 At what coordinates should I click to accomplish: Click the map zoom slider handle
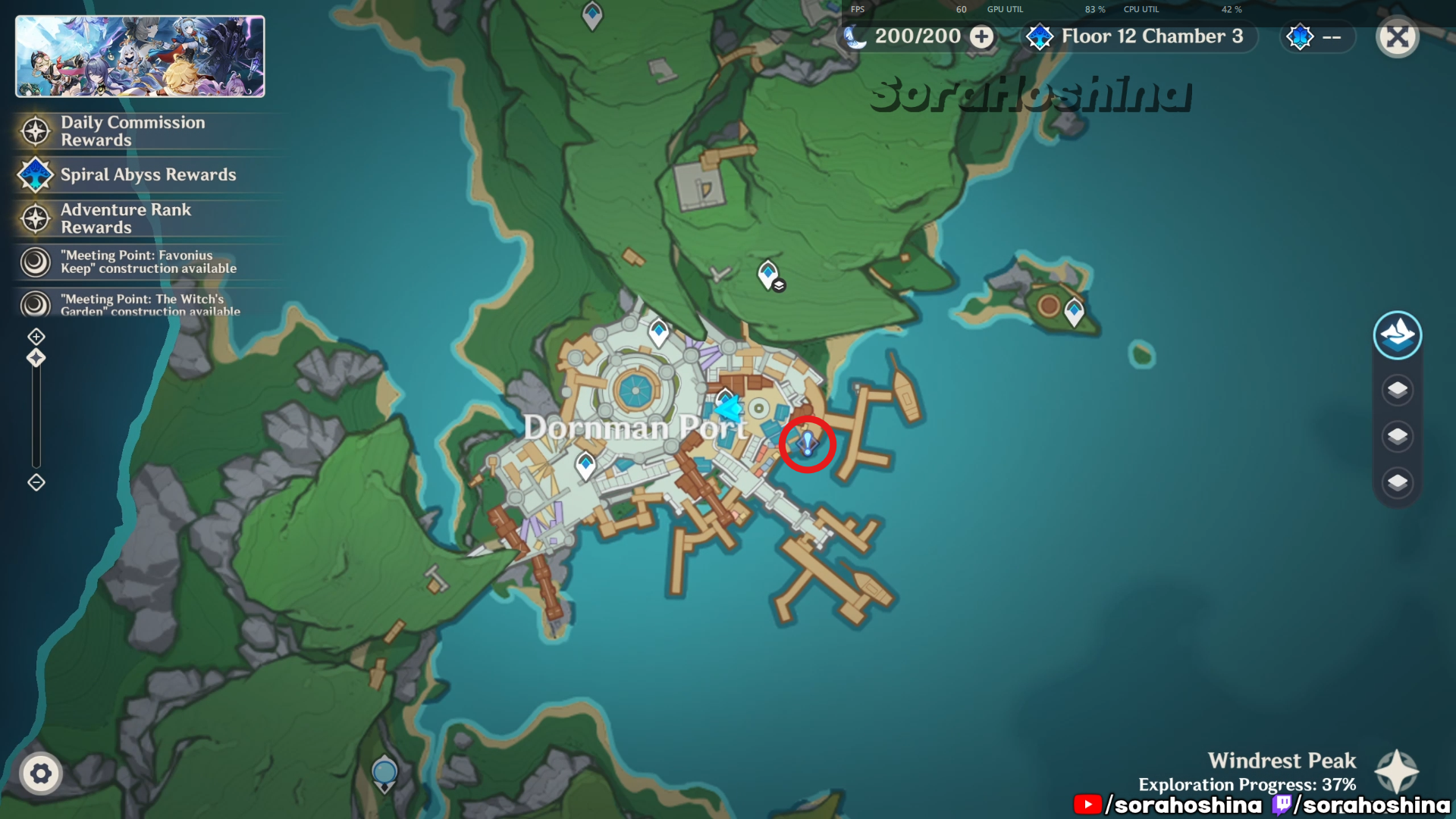pyautogui.click(x=36, y=358)
